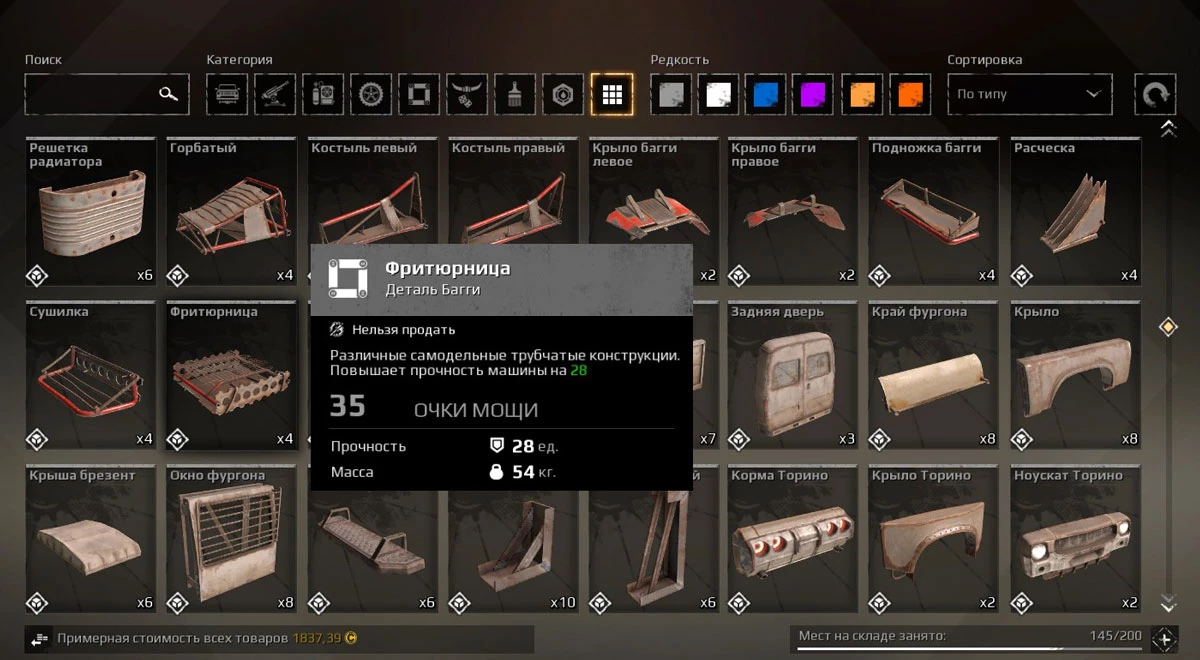The height and width of the screenshot is (660, 1200).
Task: Filter by the wheel category
Action: click(x=371, y=94)
